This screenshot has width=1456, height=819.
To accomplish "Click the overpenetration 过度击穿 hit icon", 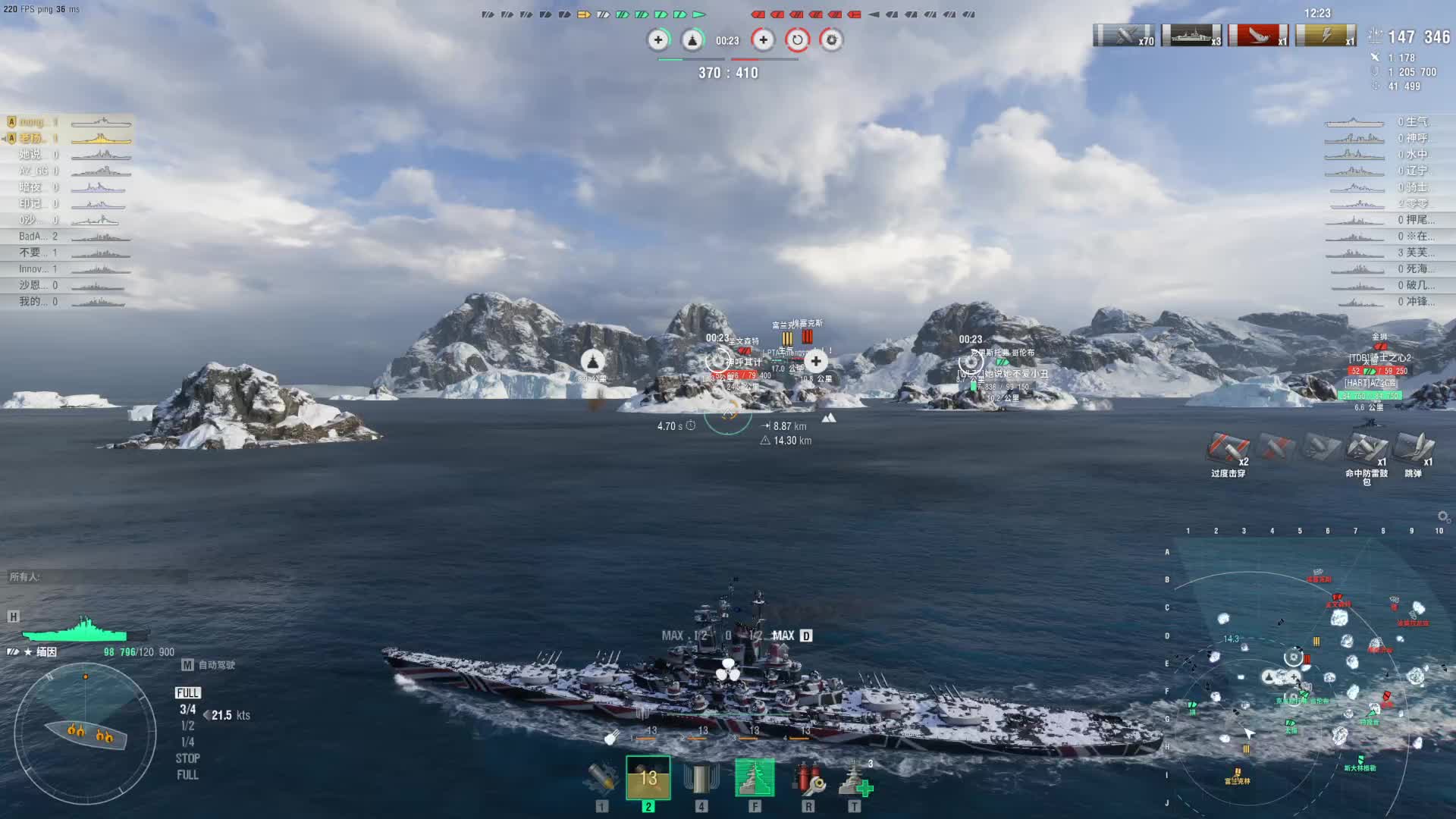I will click(1228, 449).
